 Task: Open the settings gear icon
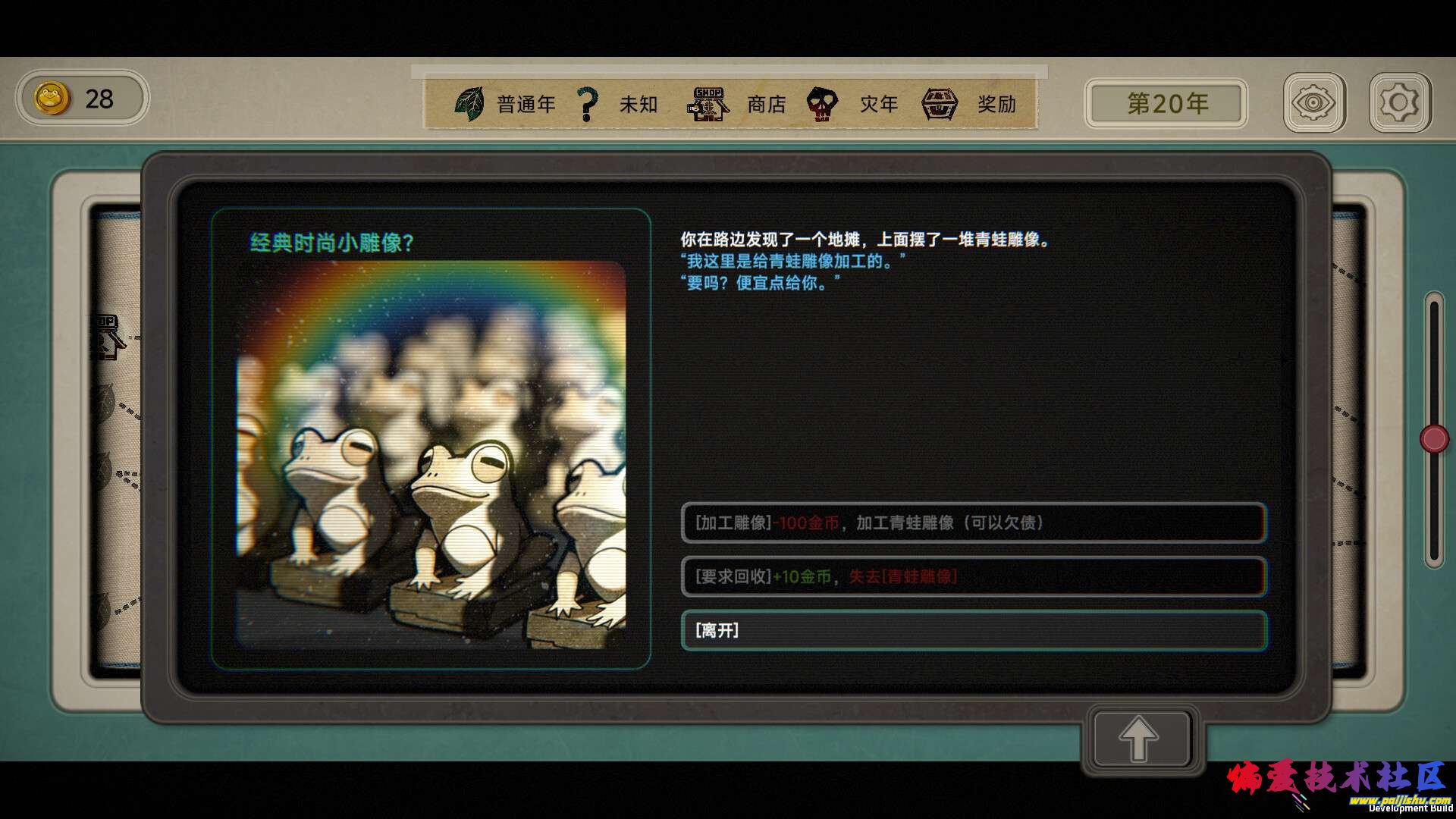click(1400, 102)
